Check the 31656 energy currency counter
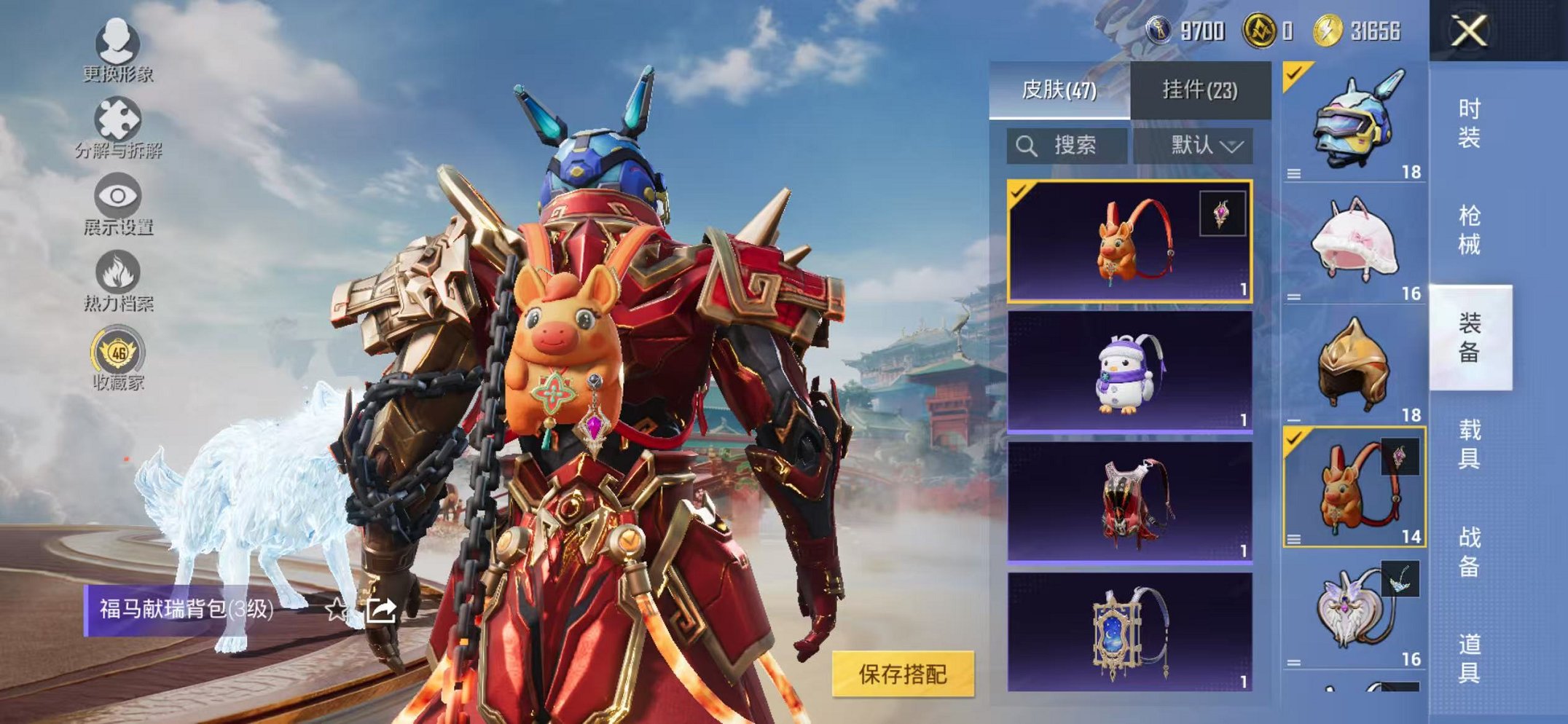The height and width of the screenshot is (724, 1568). [x=1376, y=31]
